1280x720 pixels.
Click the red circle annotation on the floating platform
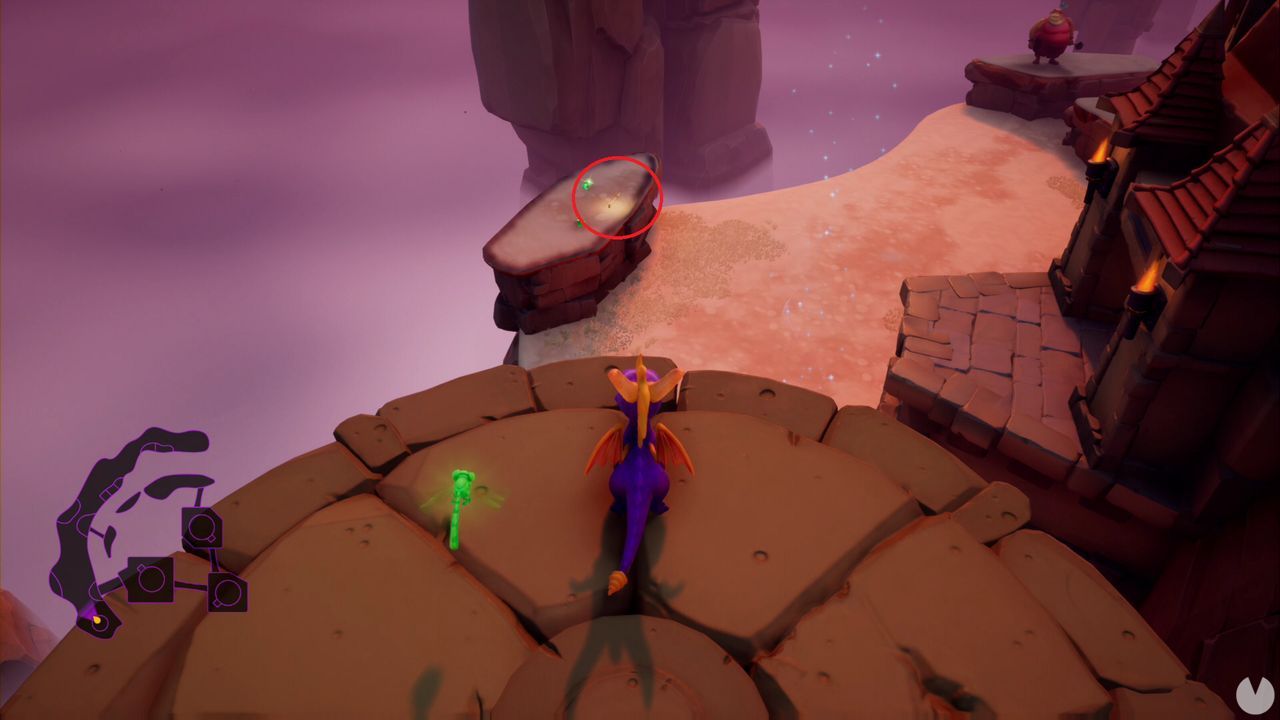coord(615,195)
